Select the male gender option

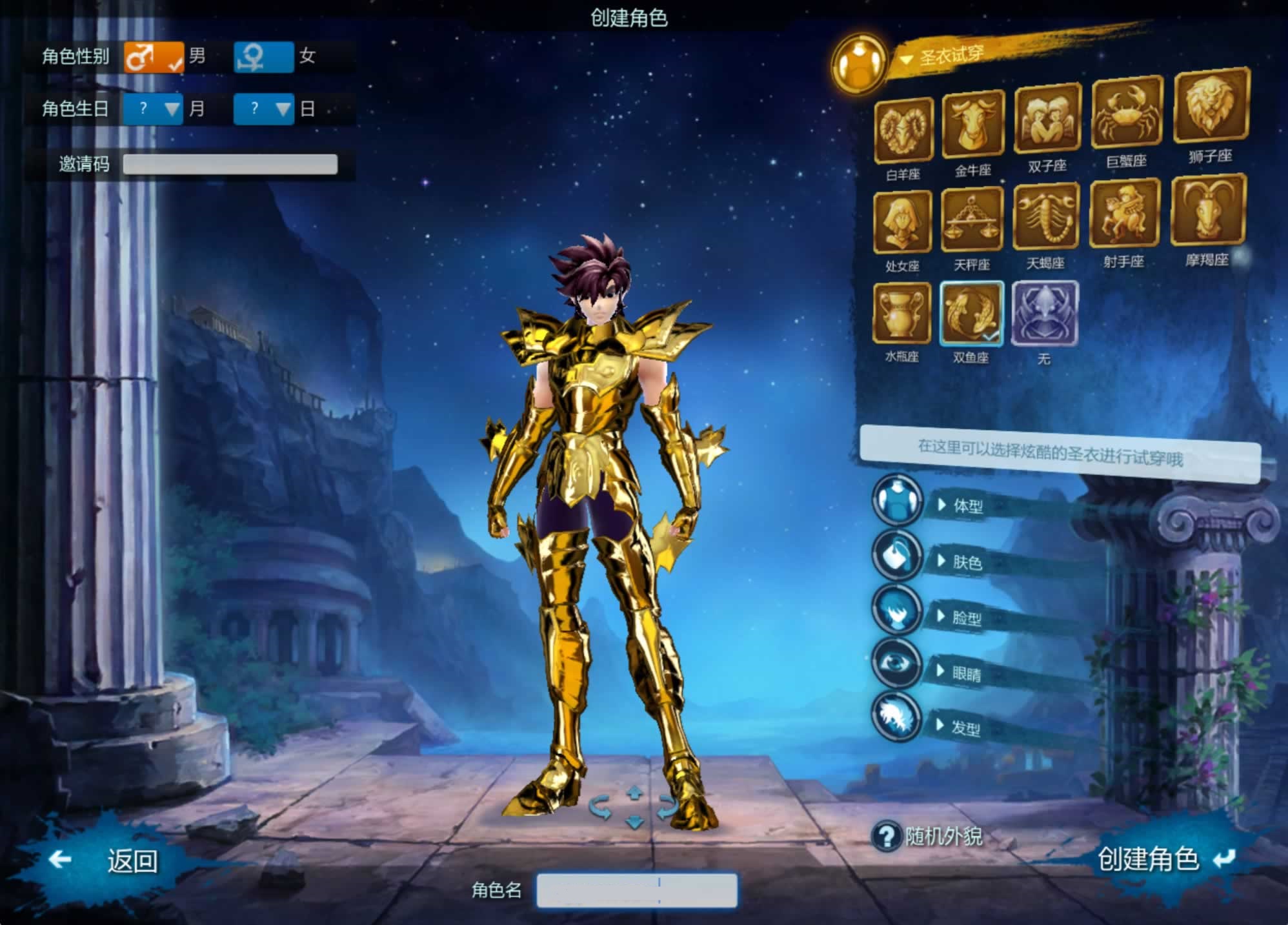154,57
